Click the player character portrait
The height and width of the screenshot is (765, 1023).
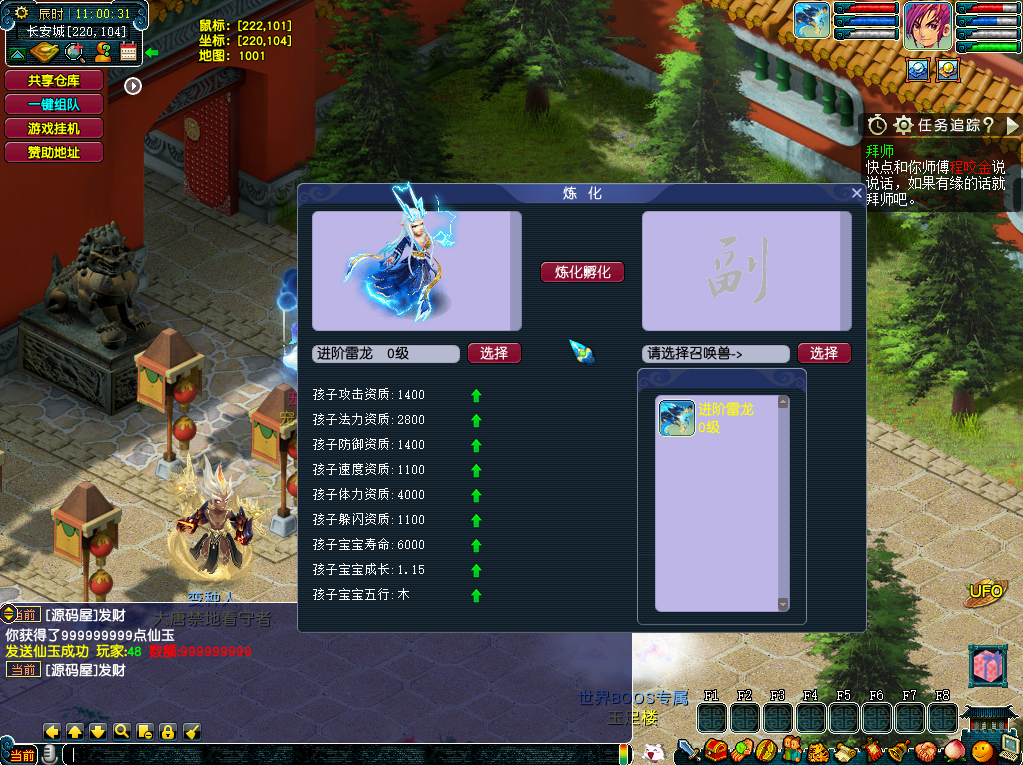pos(927,26)
